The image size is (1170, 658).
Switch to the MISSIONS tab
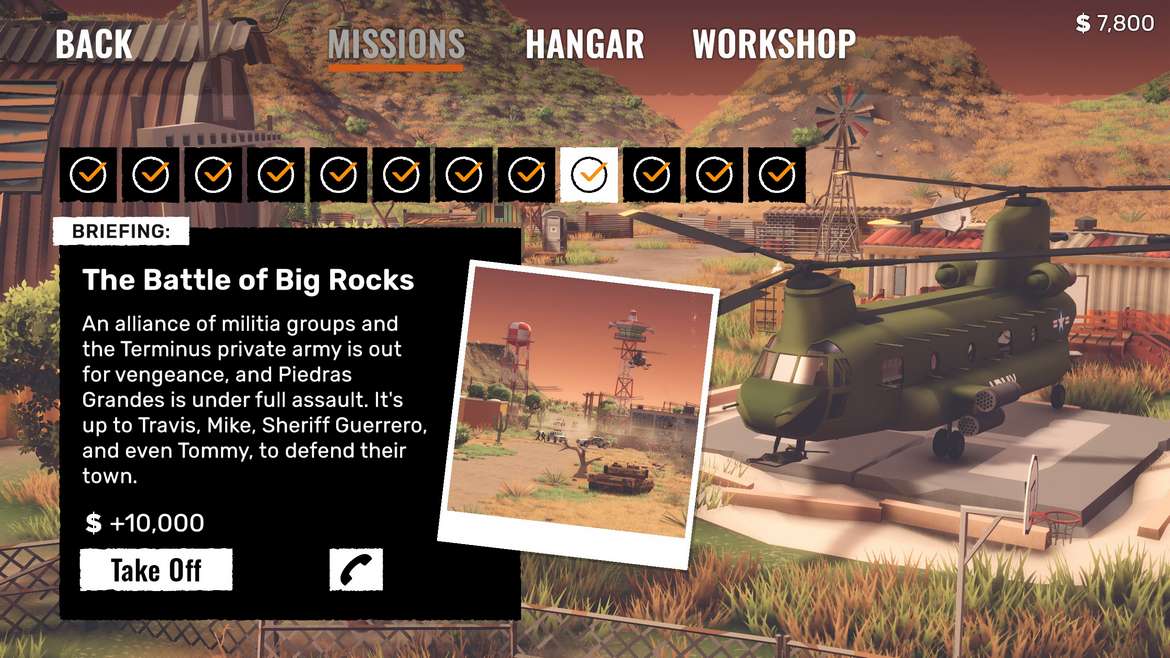(396, 45)
